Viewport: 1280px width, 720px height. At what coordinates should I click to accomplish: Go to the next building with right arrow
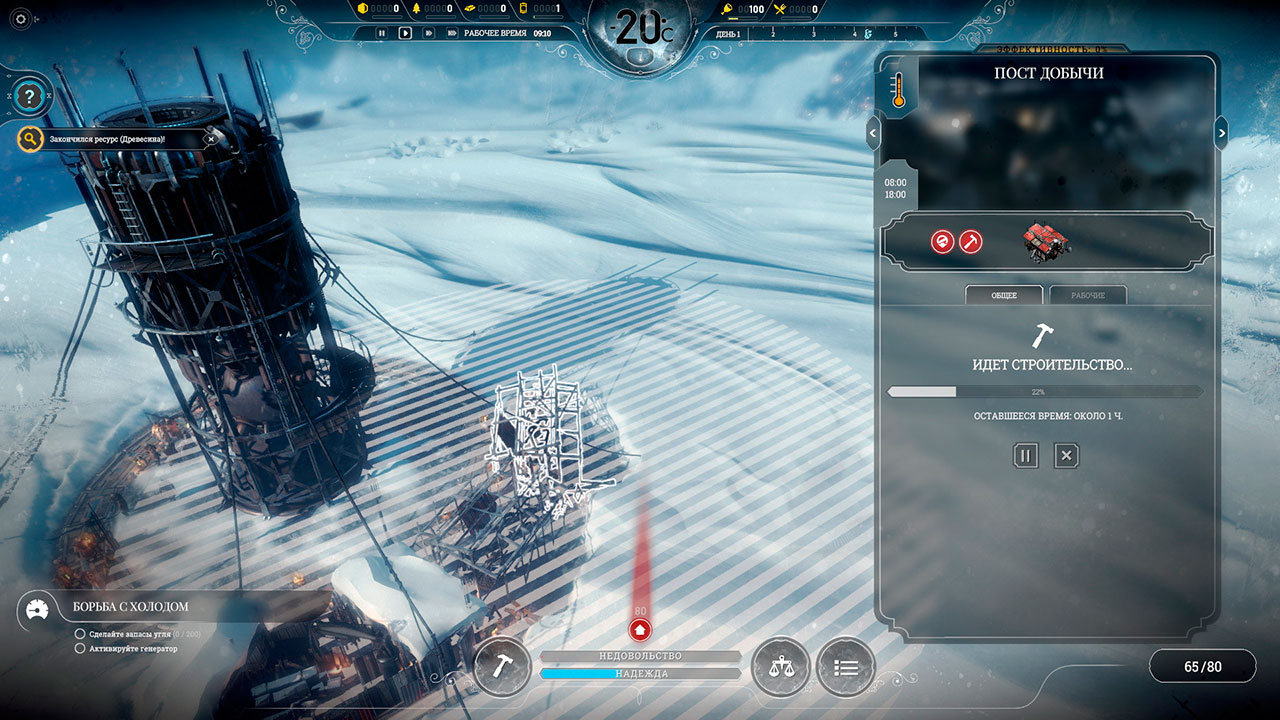pos(1221,132)
